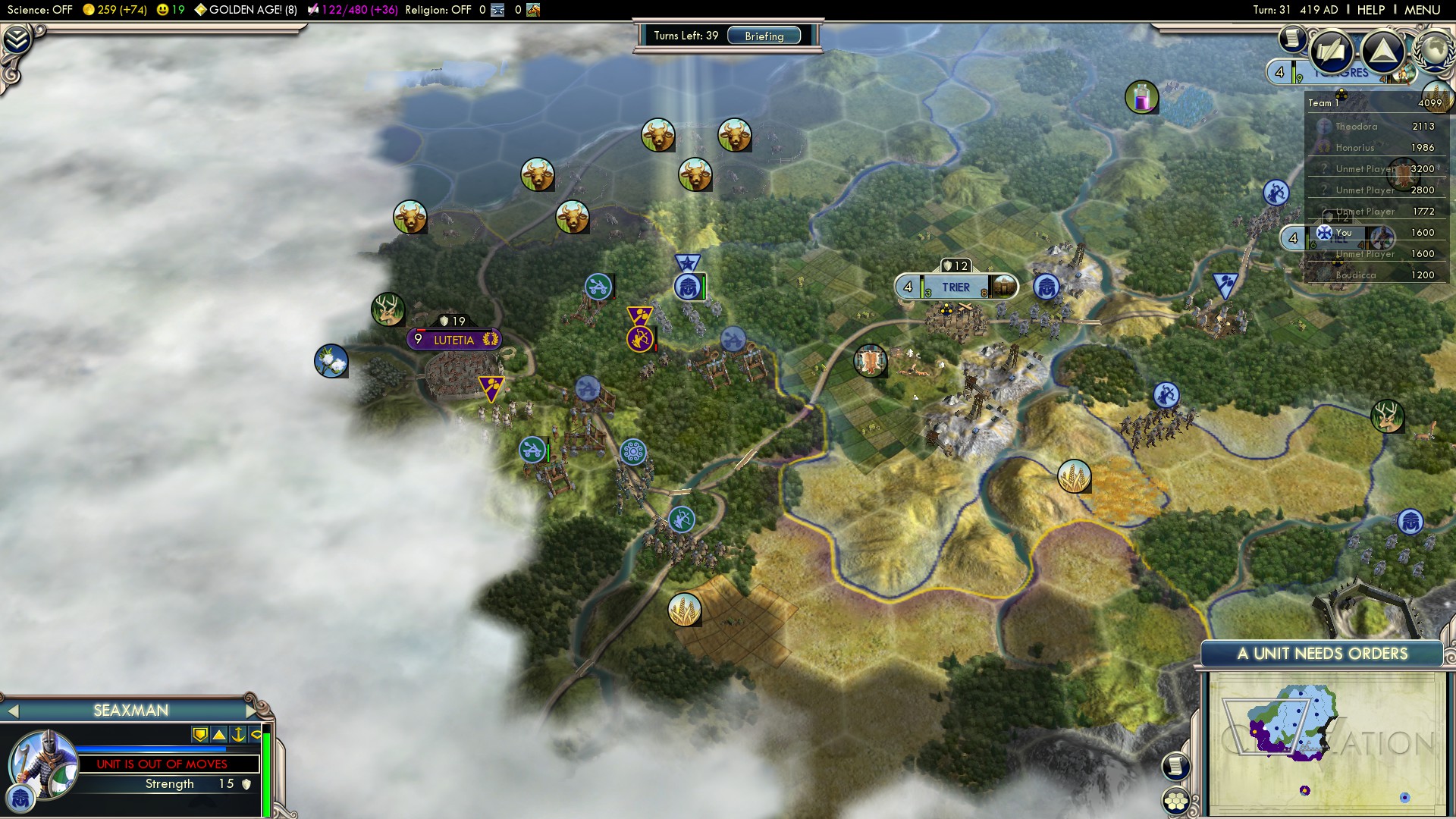Open the quill and parchment advisor button
This screenshot has width=1456, height=819.
tap(1331, 52)
